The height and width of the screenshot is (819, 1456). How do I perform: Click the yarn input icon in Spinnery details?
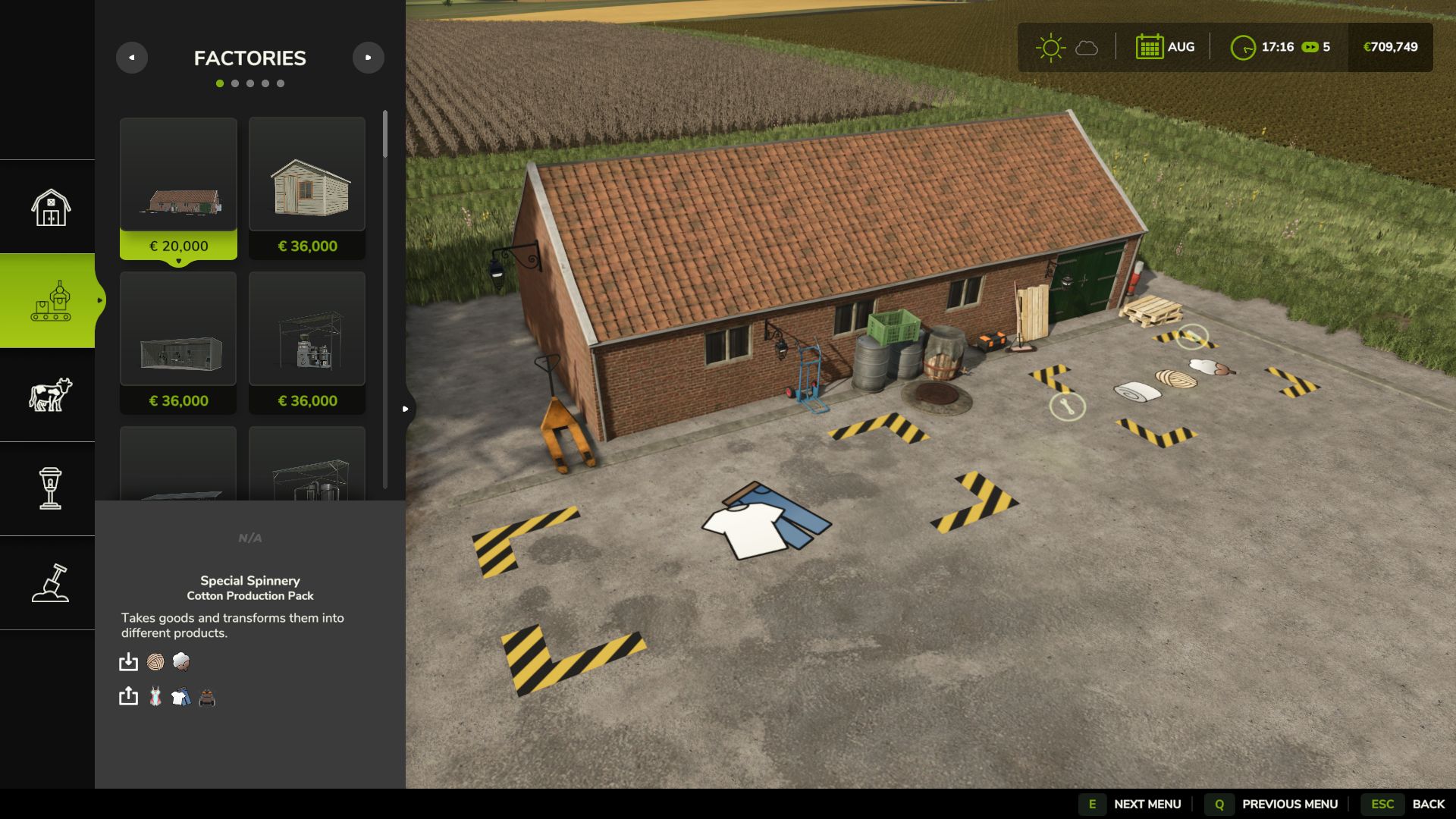[x=155, y=662]
